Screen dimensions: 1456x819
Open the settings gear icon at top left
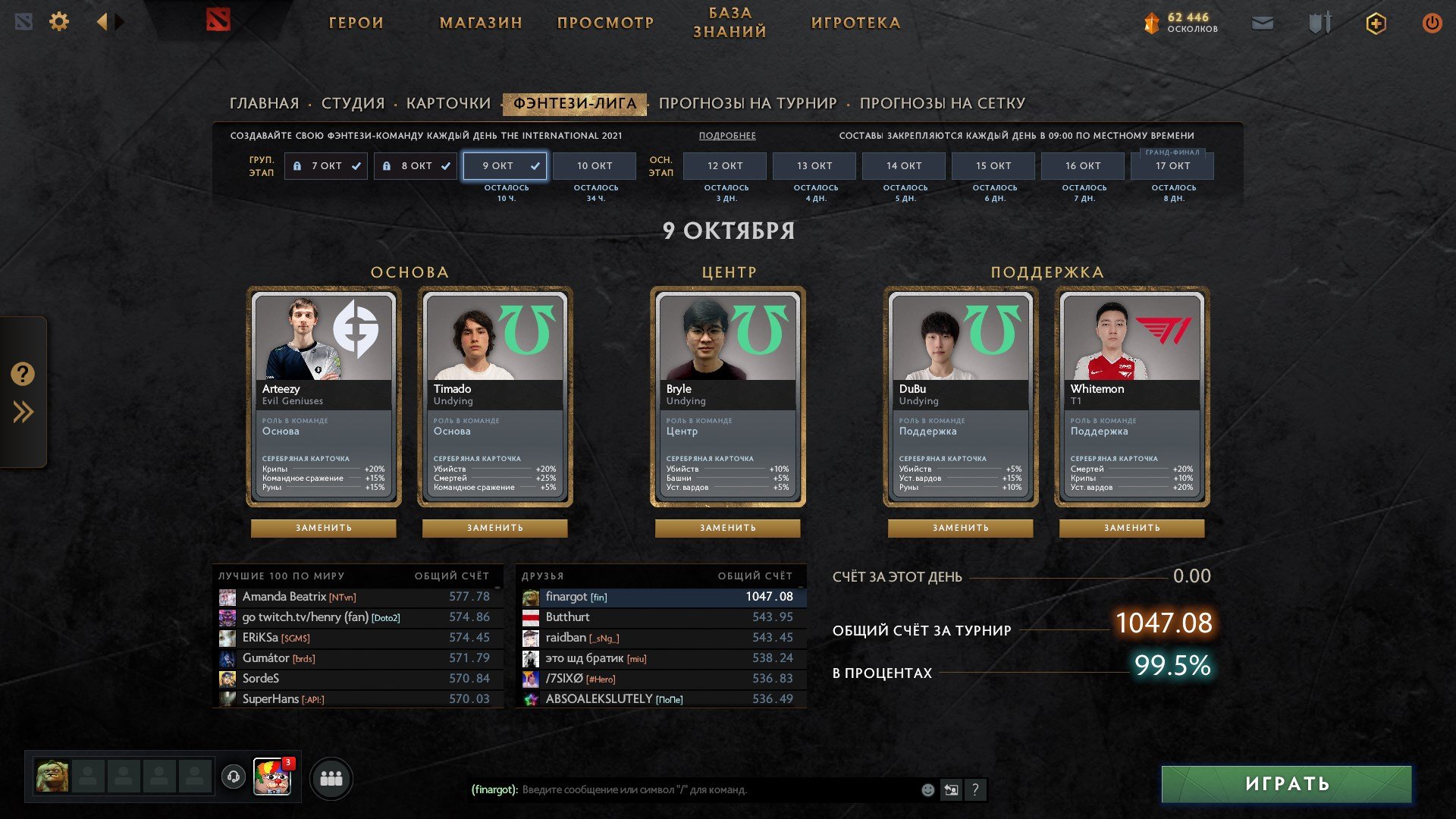59,21
